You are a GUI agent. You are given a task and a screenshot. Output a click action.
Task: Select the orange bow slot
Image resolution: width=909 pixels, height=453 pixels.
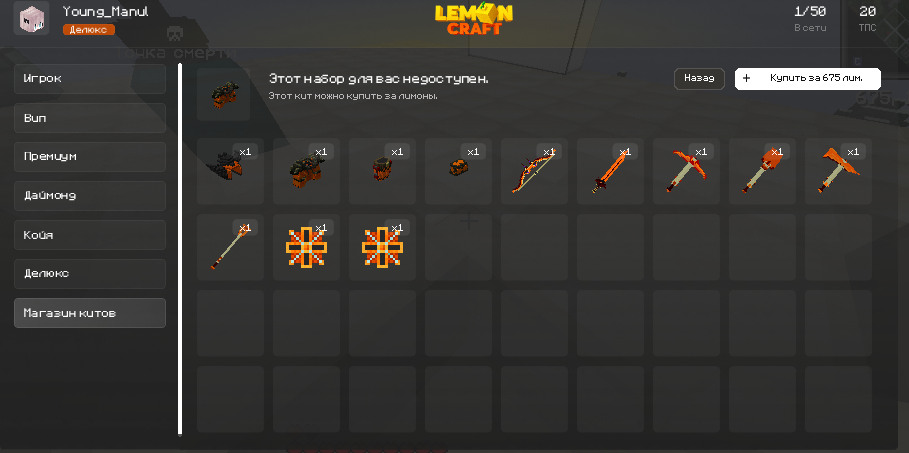[x=534, y=171]
